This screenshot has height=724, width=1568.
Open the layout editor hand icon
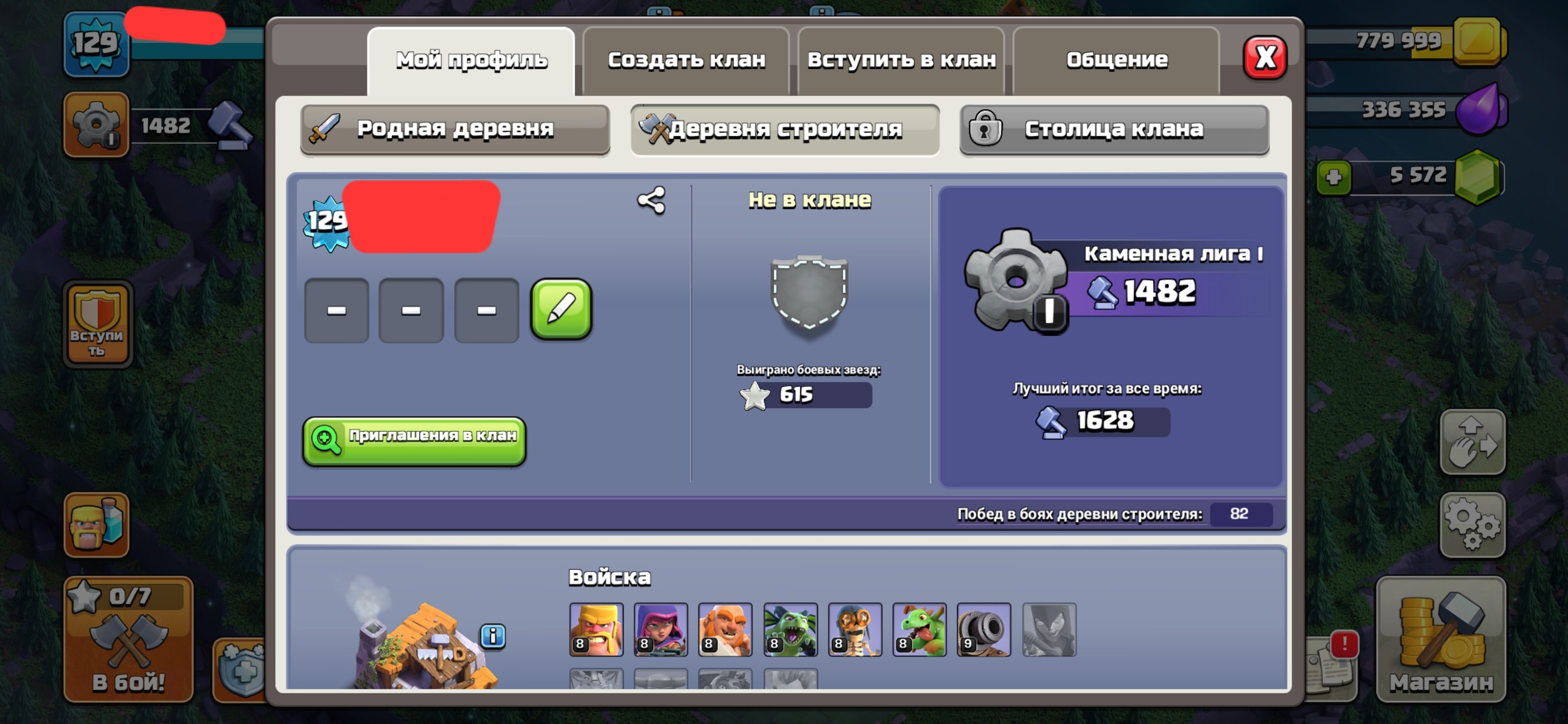(1473, 440)
